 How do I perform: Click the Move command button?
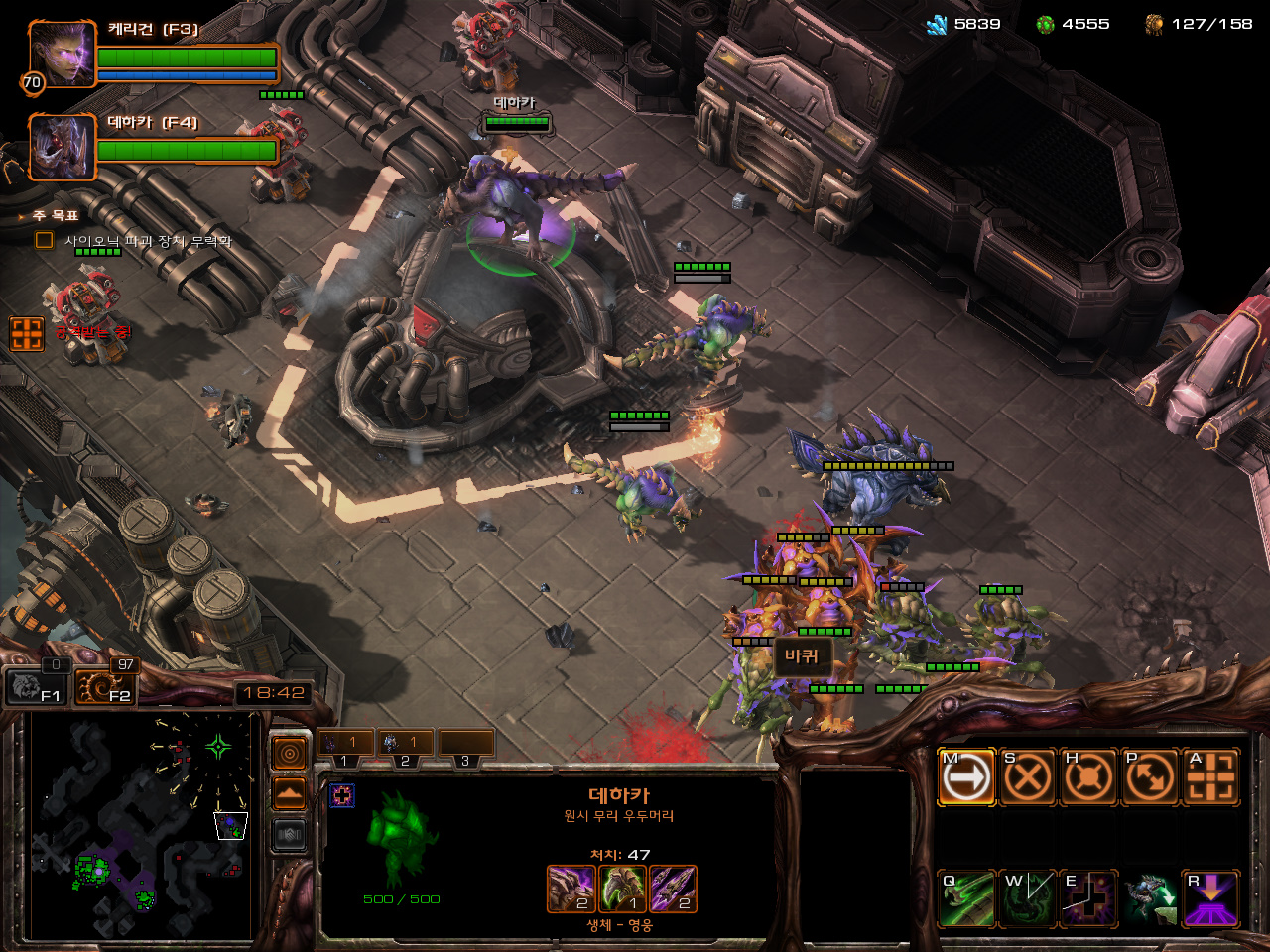(x=966, y=776)
